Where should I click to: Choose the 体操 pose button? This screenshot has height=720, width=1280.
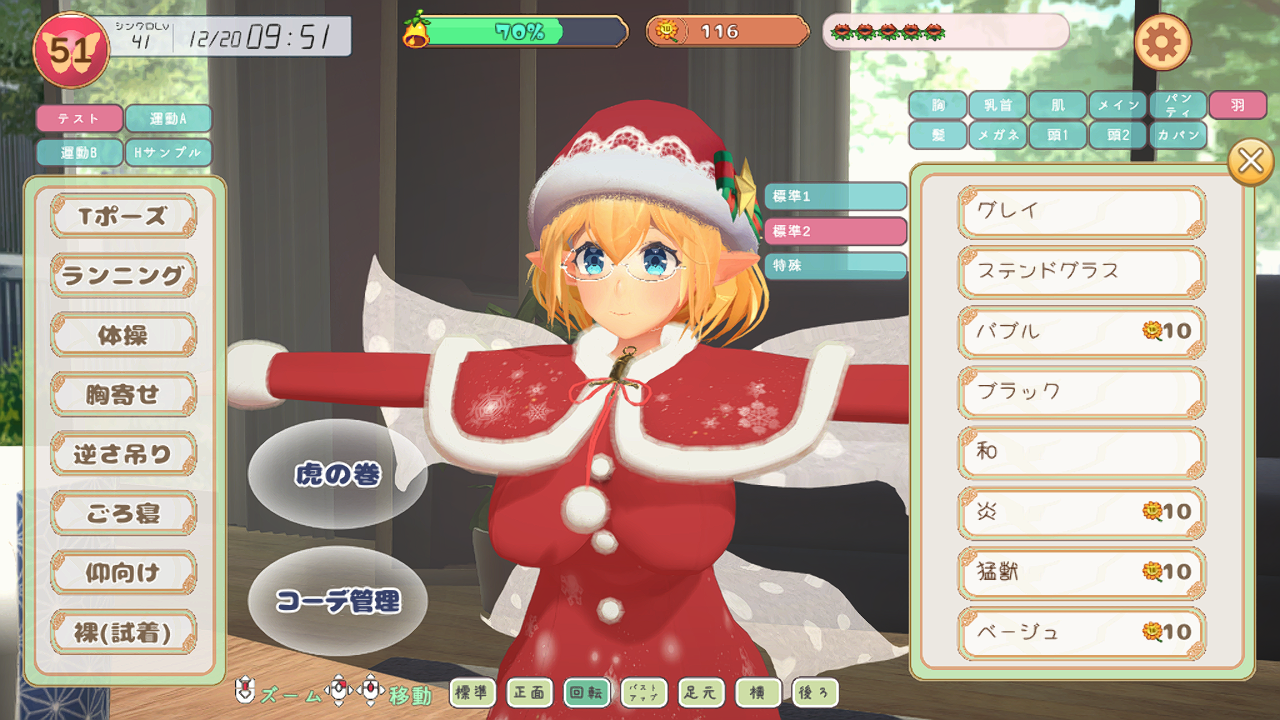(x=123, y=335)
